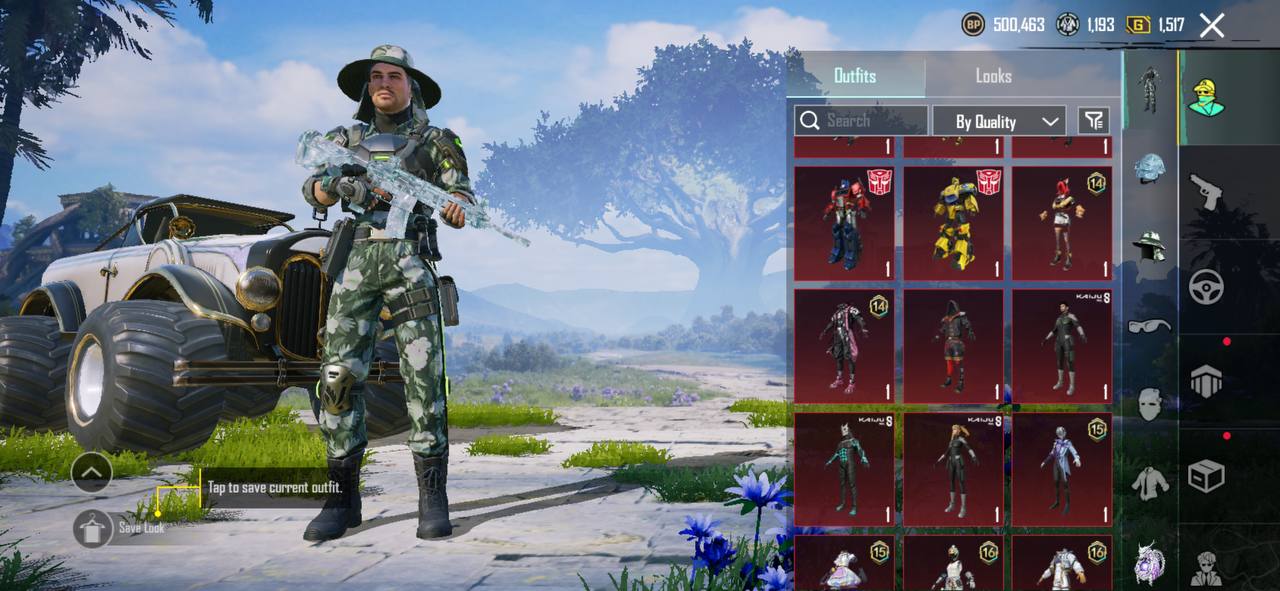The image size is (1280, 591).
Task: Pick the black hooded outfit with red leg
Action: 953,345
